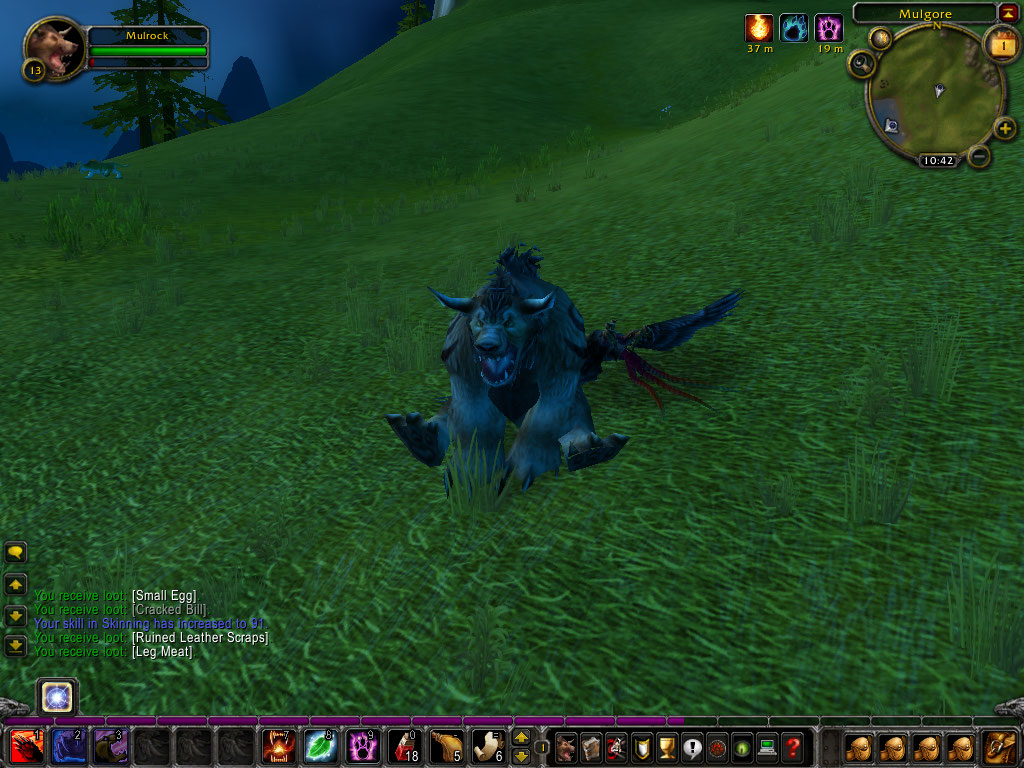Open the main menu computer icon
The width and height of the screenshot is (1024, 768).
[x=767, y=747]
